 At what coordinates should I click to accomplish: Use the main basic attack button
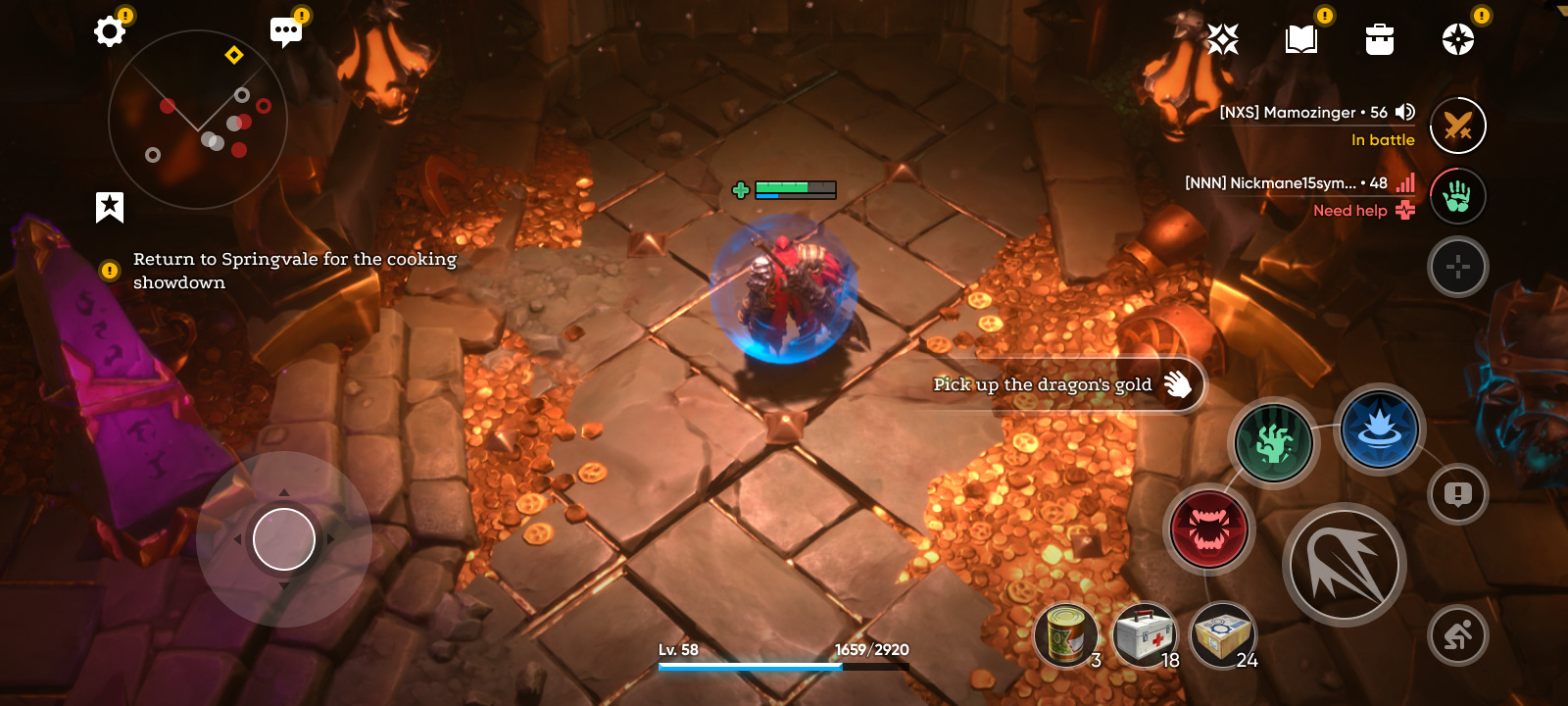(x=1345, y=565)
